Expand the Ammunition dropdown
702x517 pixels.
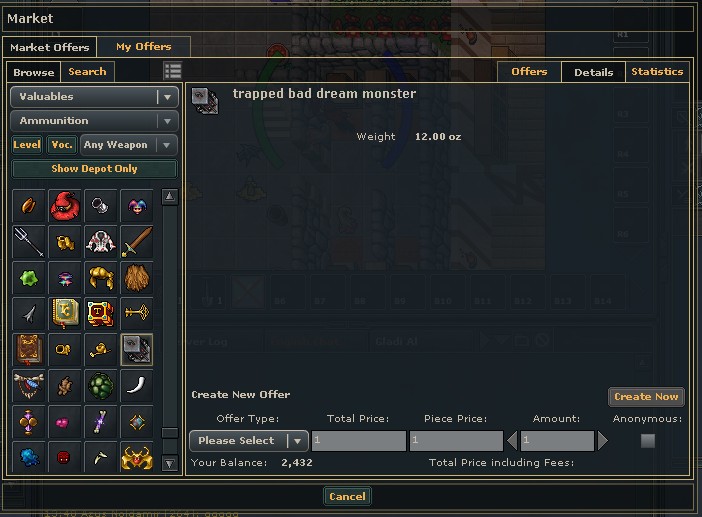tap(94, 121)
